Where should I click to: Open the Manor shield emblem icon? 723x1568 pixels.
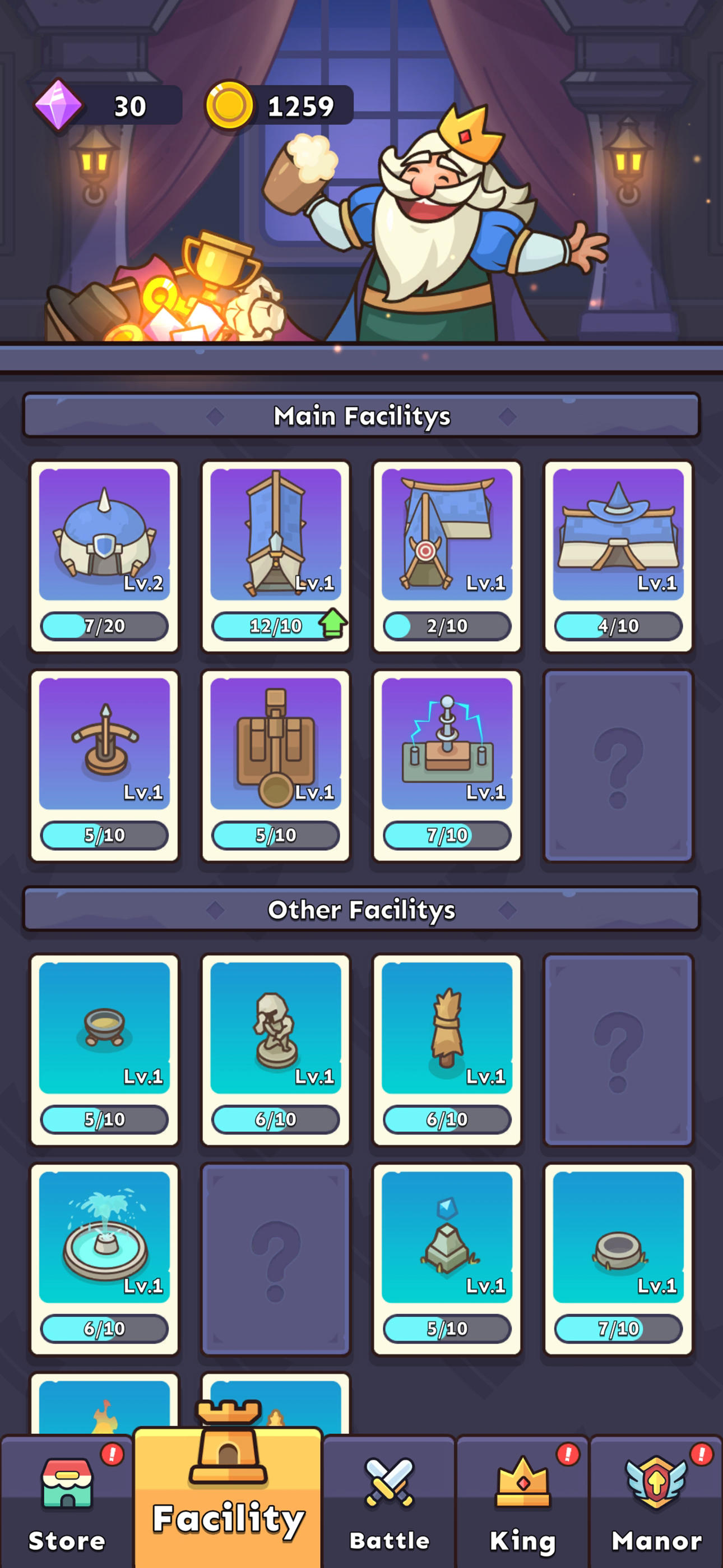pyautogui.click(x=655, y=1482)
